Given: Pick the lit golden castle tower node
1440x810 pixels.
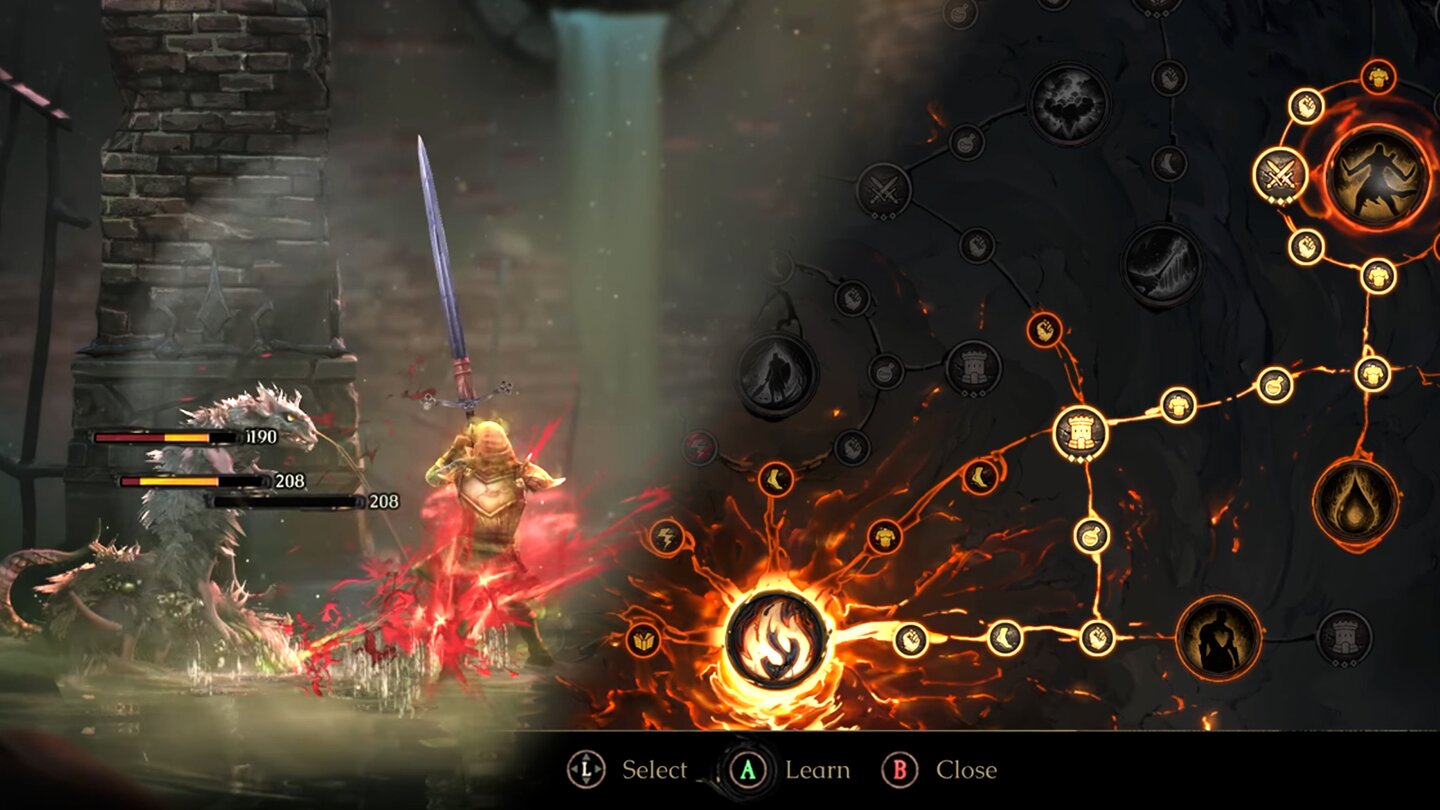Looking at the screenshot, I should coord(1081,433).
